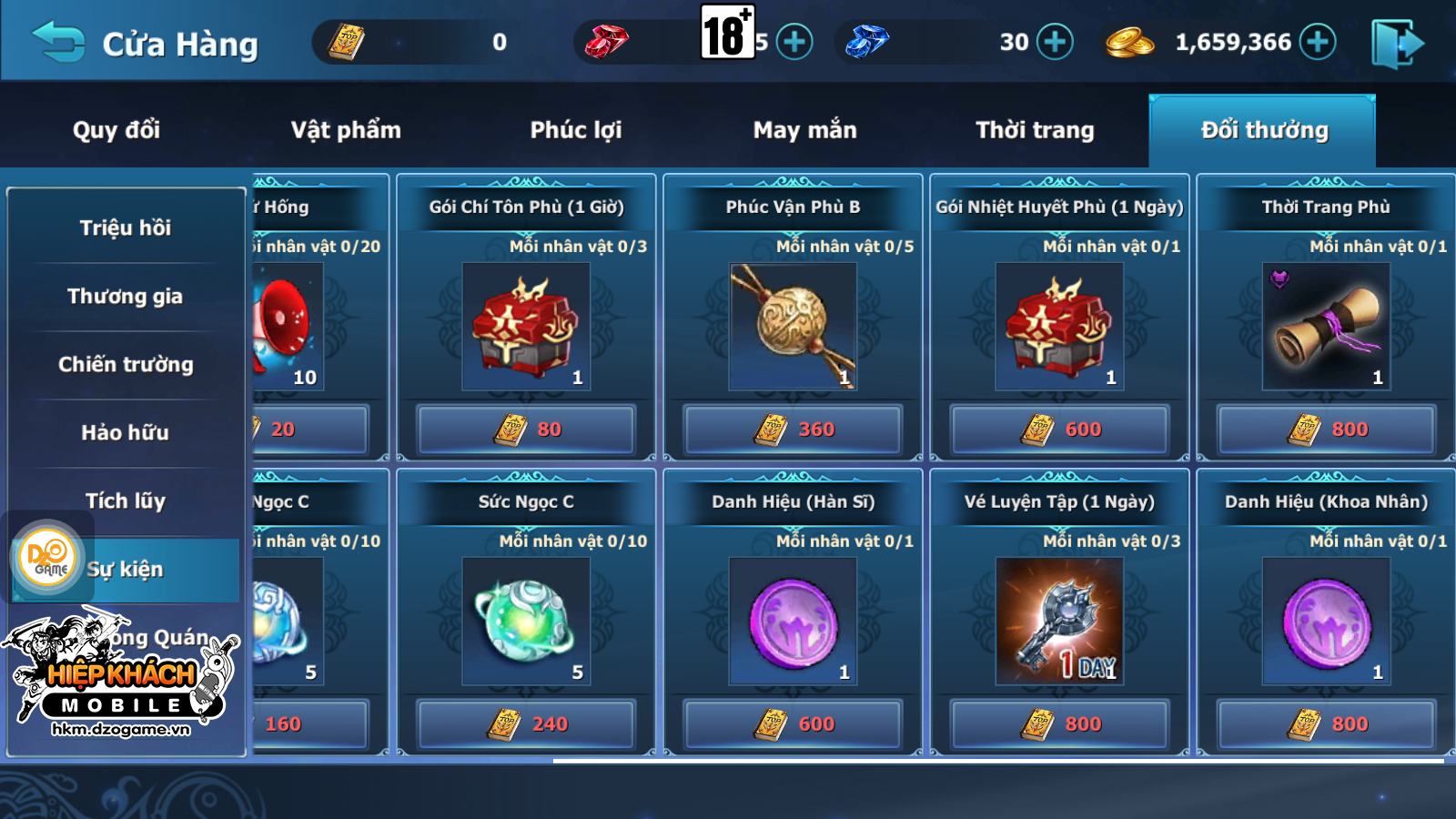This screenshot has width=1456, height=819.
Task: Select the Chiến trường category
Action: click(126, 364)
